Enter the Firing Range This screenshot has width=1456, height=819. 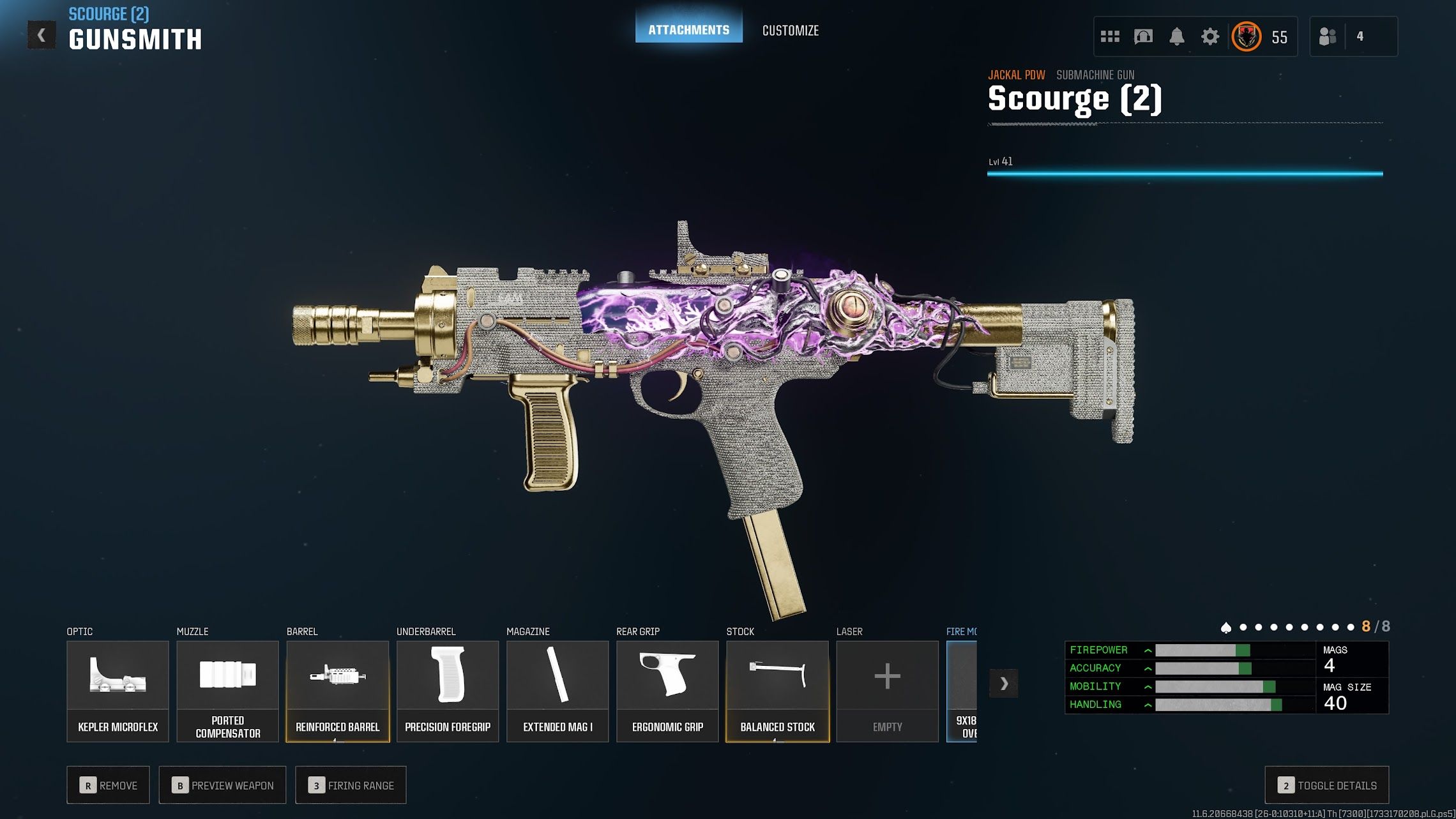[351, 785]
